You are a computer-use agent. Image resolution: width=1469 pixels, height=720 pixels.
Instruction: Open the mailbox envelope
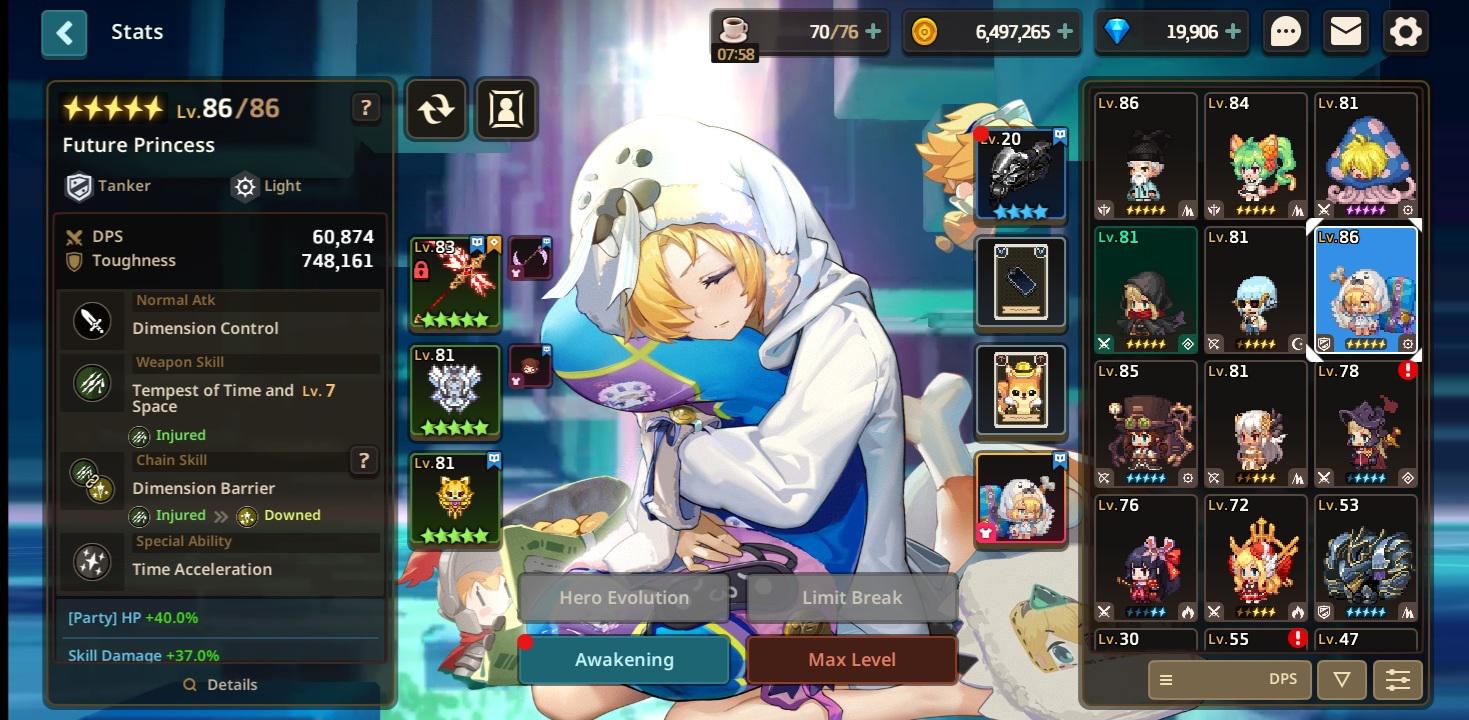coord(1346,31)
